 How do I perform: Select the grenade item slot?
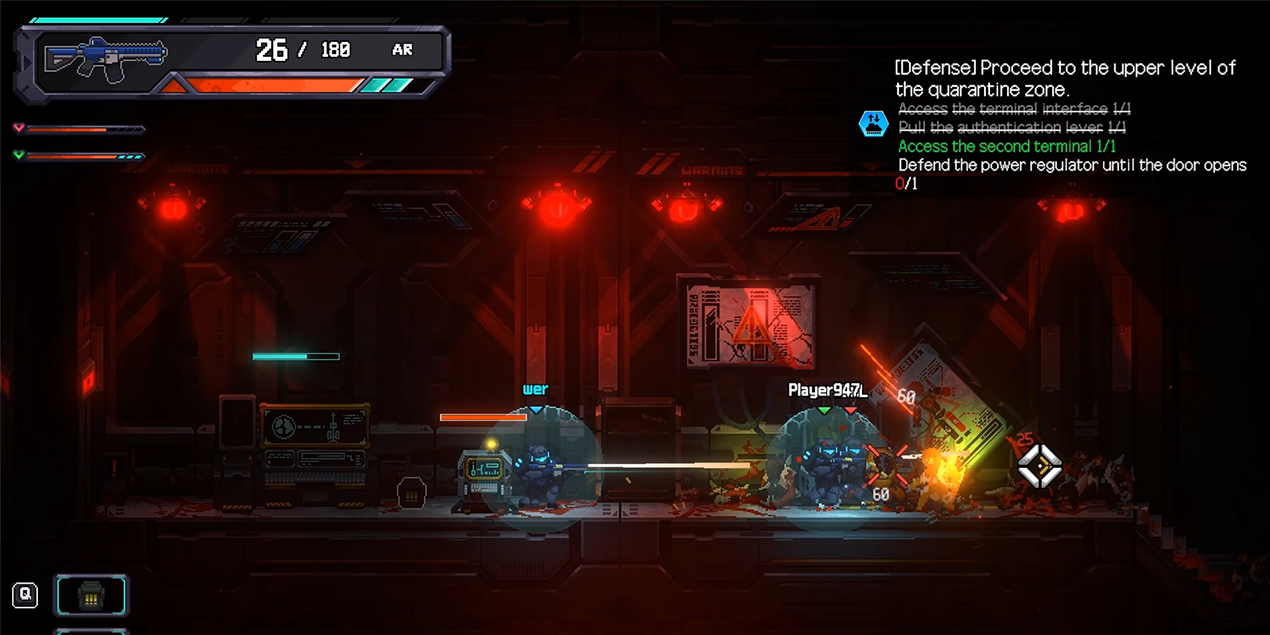(x=90, y=596)
